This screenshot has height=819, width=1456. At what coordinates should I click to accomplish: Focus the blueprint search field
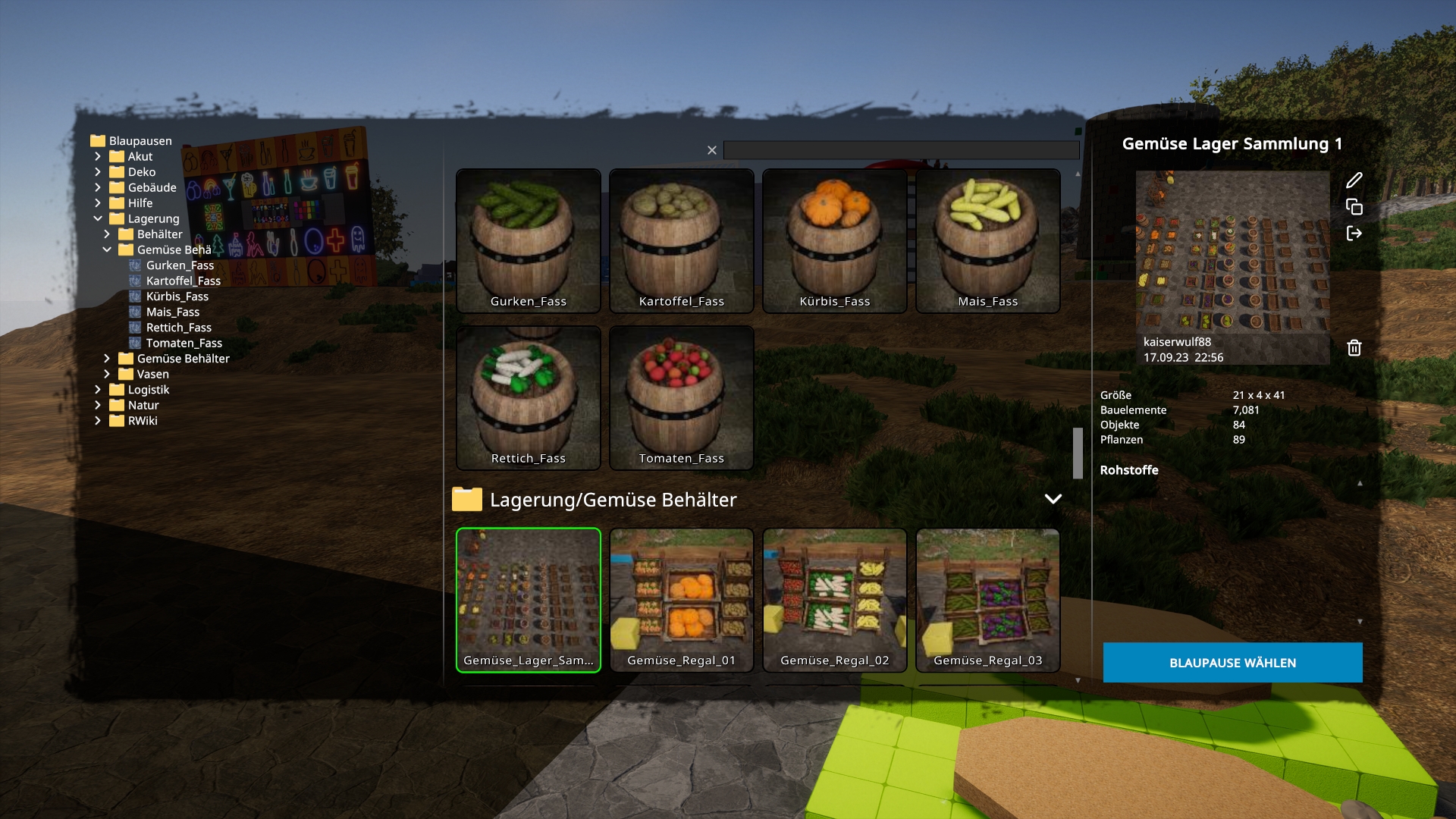click(901, 150)
